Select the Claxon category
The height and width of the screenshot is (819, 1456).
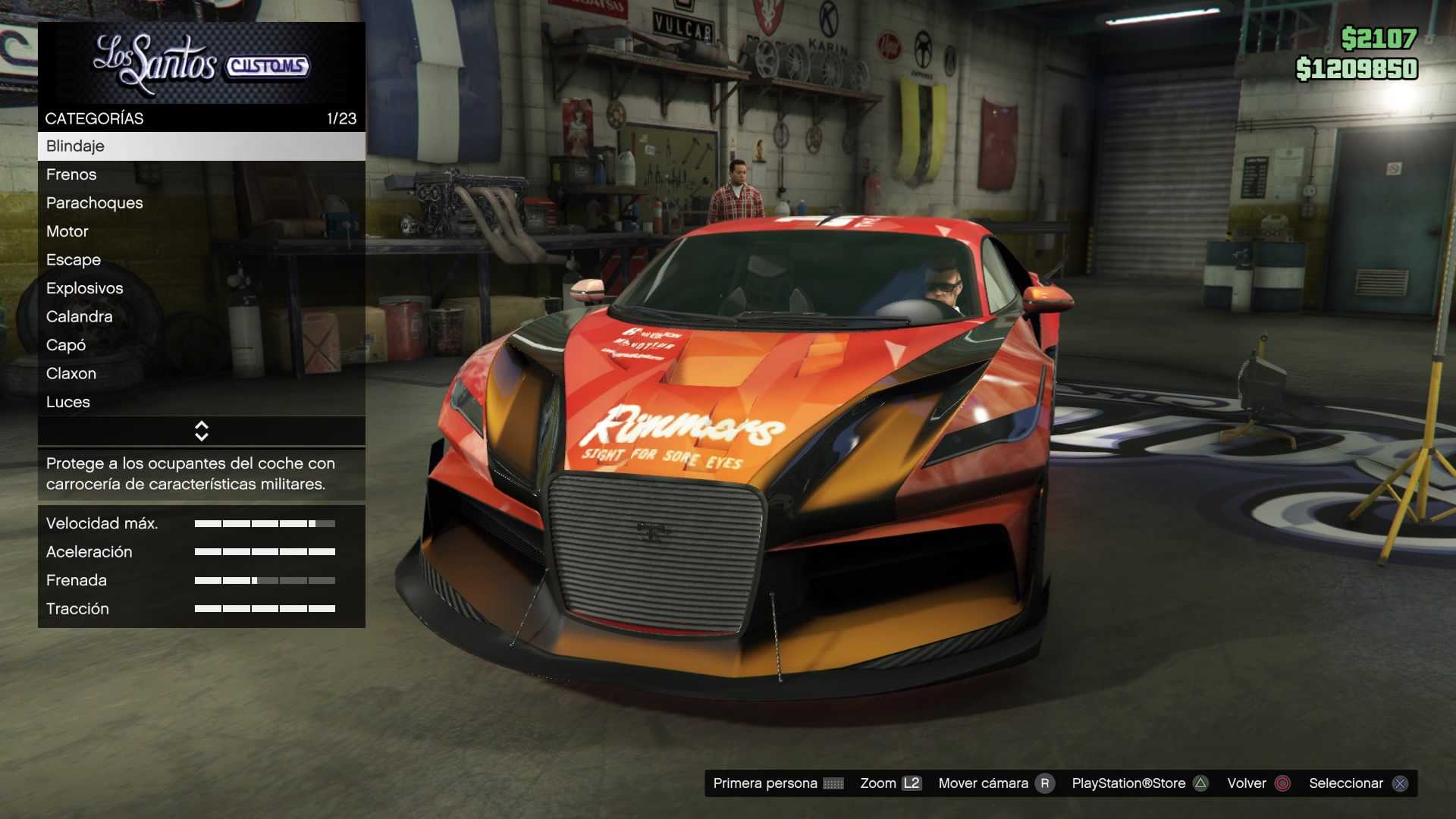coord(201,374)
